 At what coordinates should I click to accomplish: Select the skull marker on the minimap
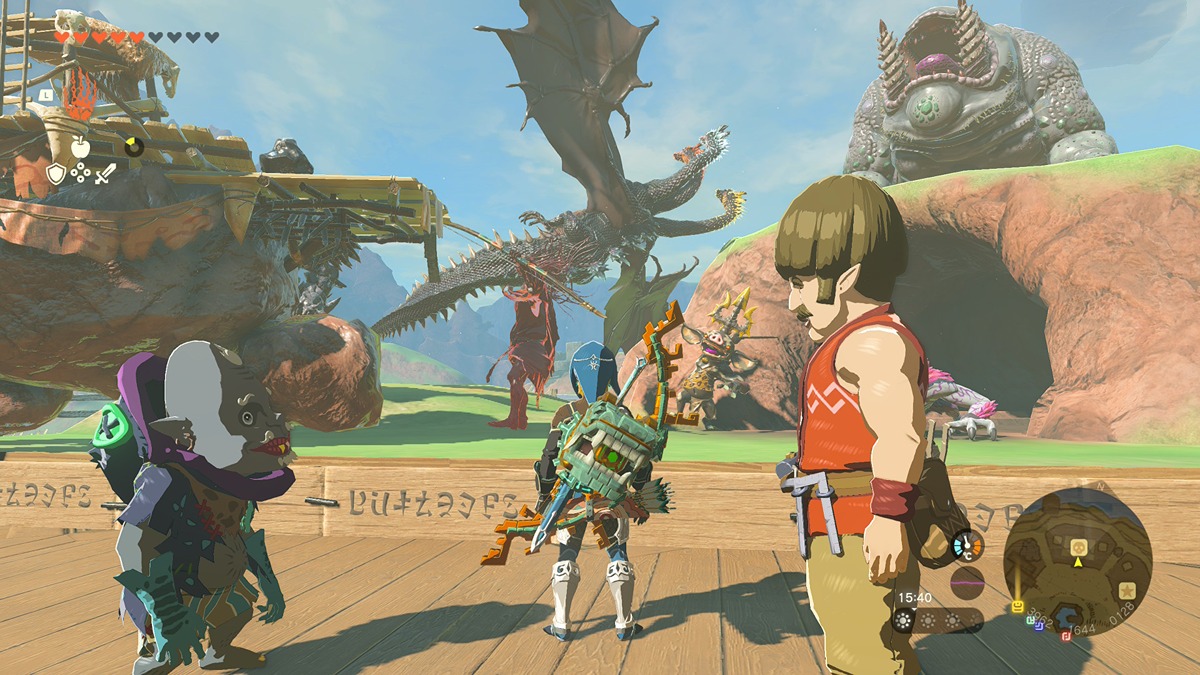[x=1079, y=547]
